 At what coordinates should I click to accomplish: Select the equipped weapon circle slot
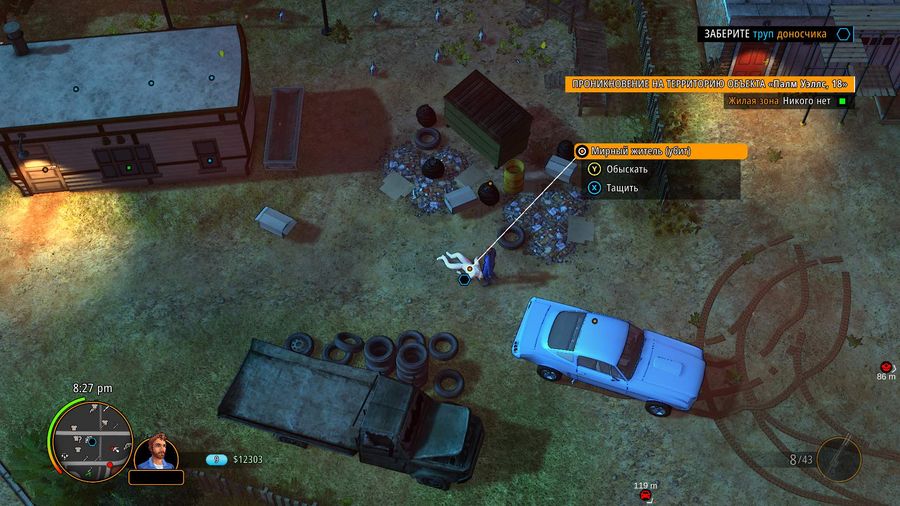[838, 459]
